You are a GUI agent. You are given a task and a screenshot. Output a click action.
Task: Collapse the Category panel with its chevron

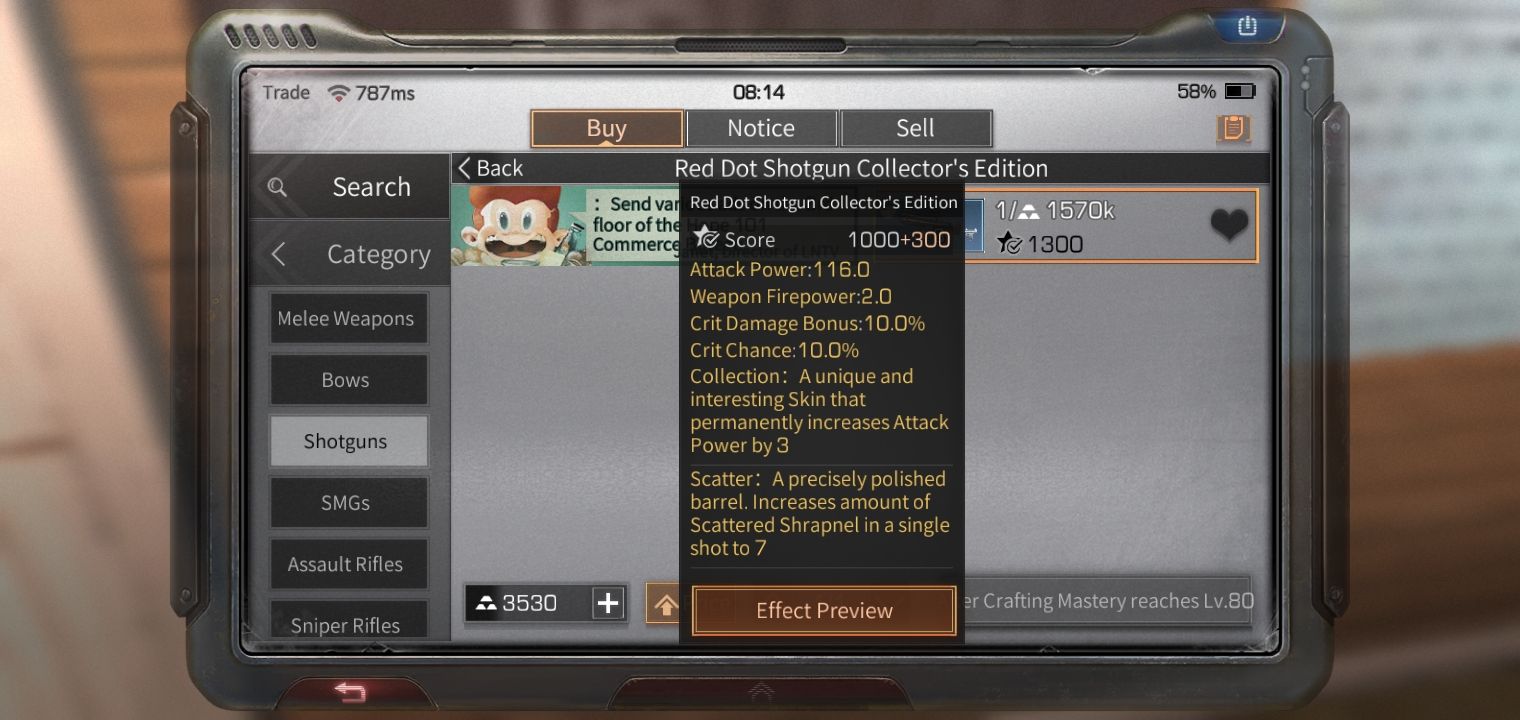pos(278,255)
